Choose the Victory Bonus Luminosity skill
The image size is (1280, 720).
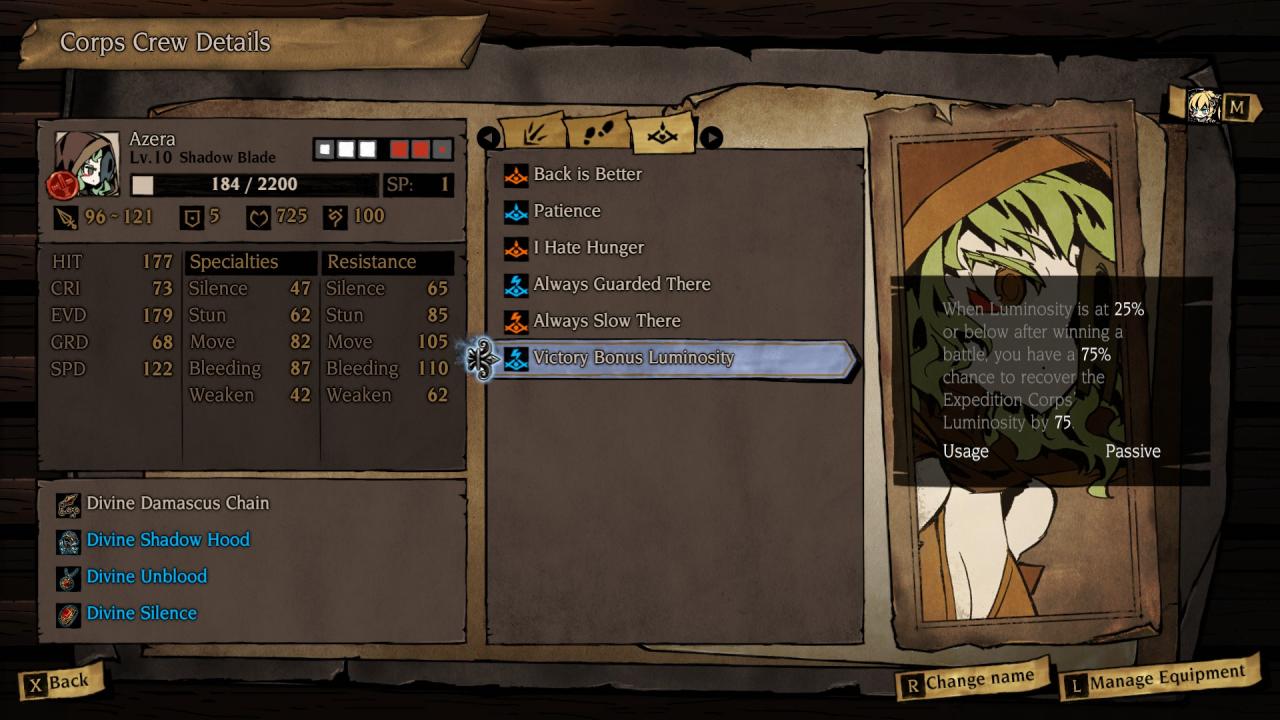click(633, 358)
